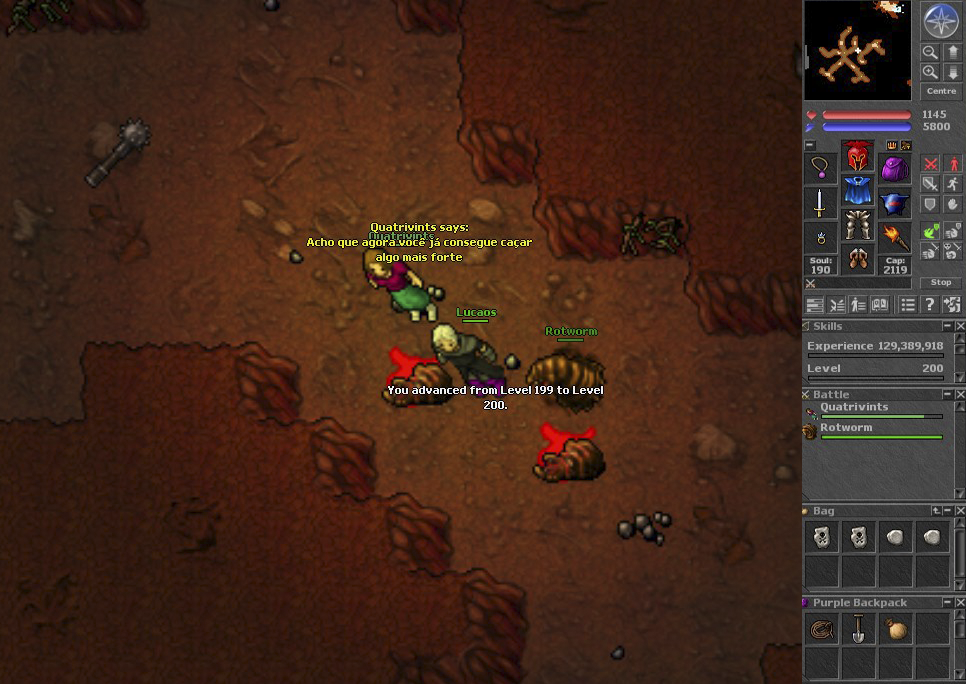The width and height of the screenshot is (966, 684).
Task: Select the torch slot
Action: click(x=894, y=238)
